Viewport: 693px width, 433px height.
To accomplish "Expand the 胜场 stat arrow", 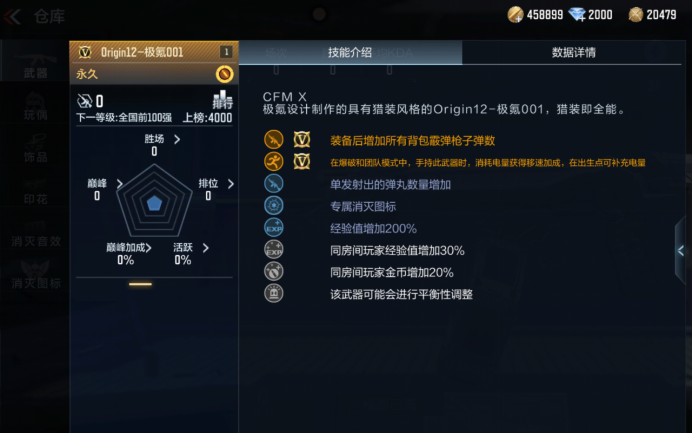I will click(177, 140).
